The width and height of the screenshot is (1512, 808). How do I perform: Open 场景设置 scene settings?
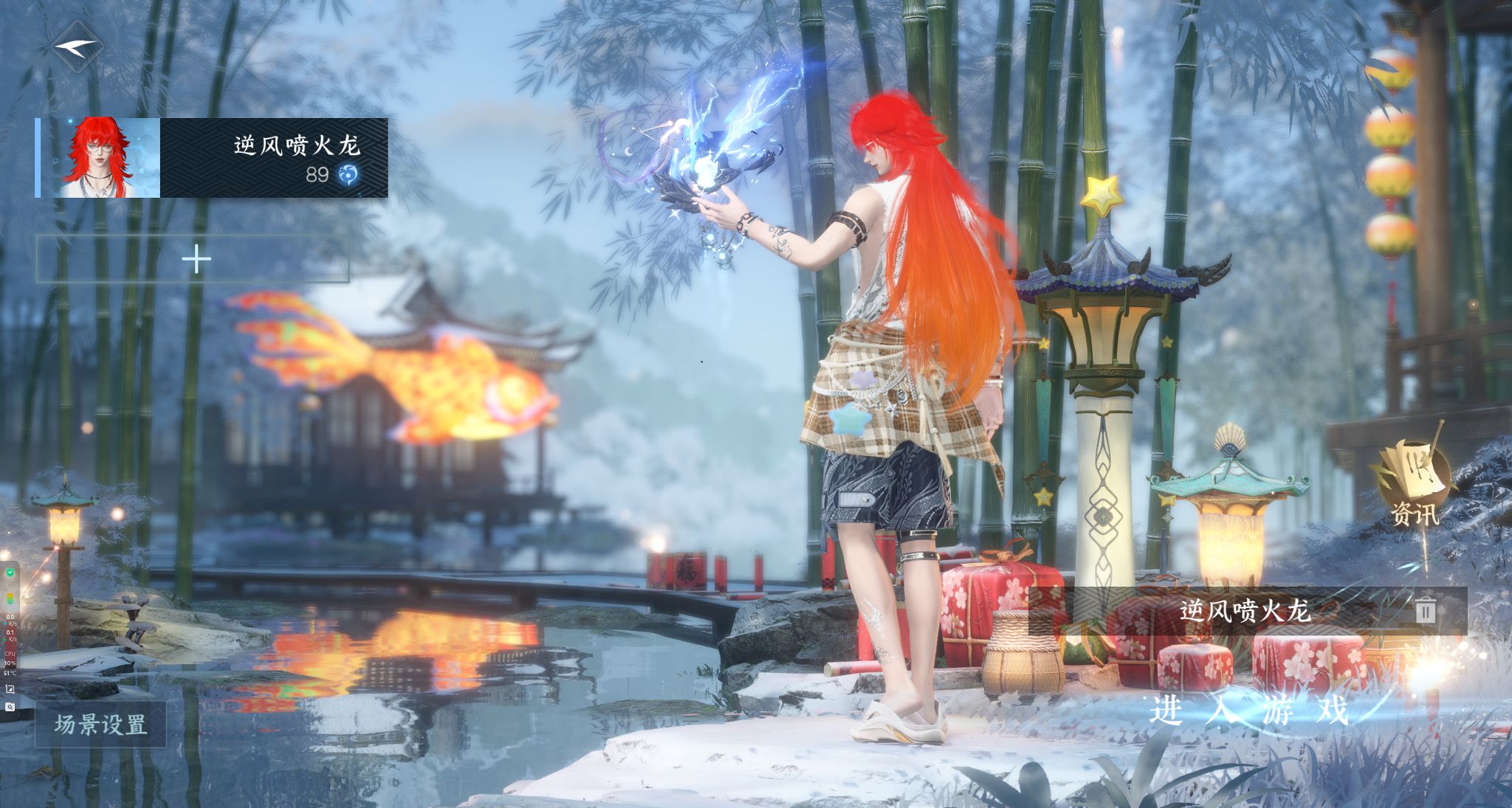100,725
